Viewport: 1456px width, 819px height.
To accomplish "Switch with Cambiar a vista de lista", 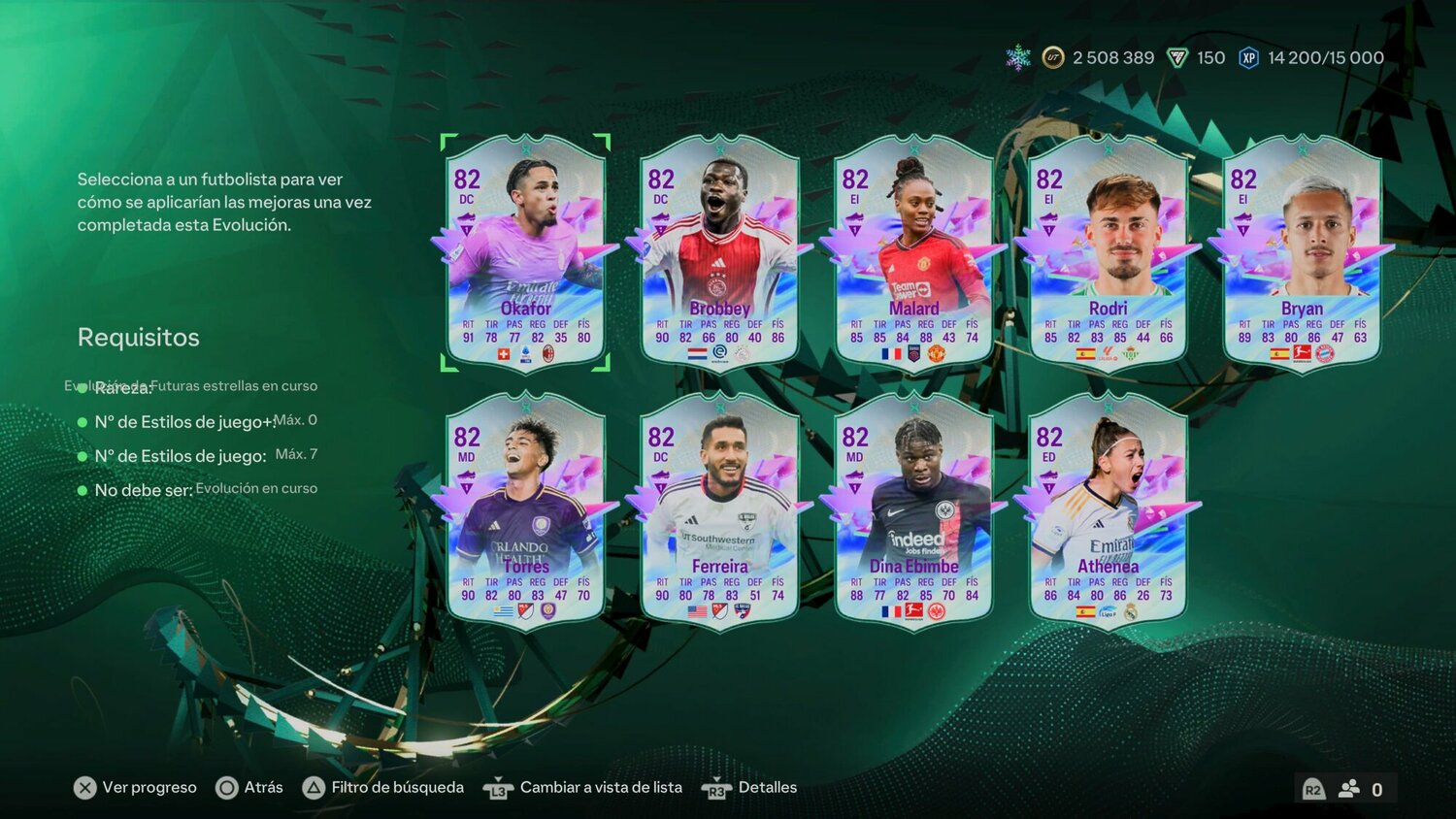I will (588, 787).
